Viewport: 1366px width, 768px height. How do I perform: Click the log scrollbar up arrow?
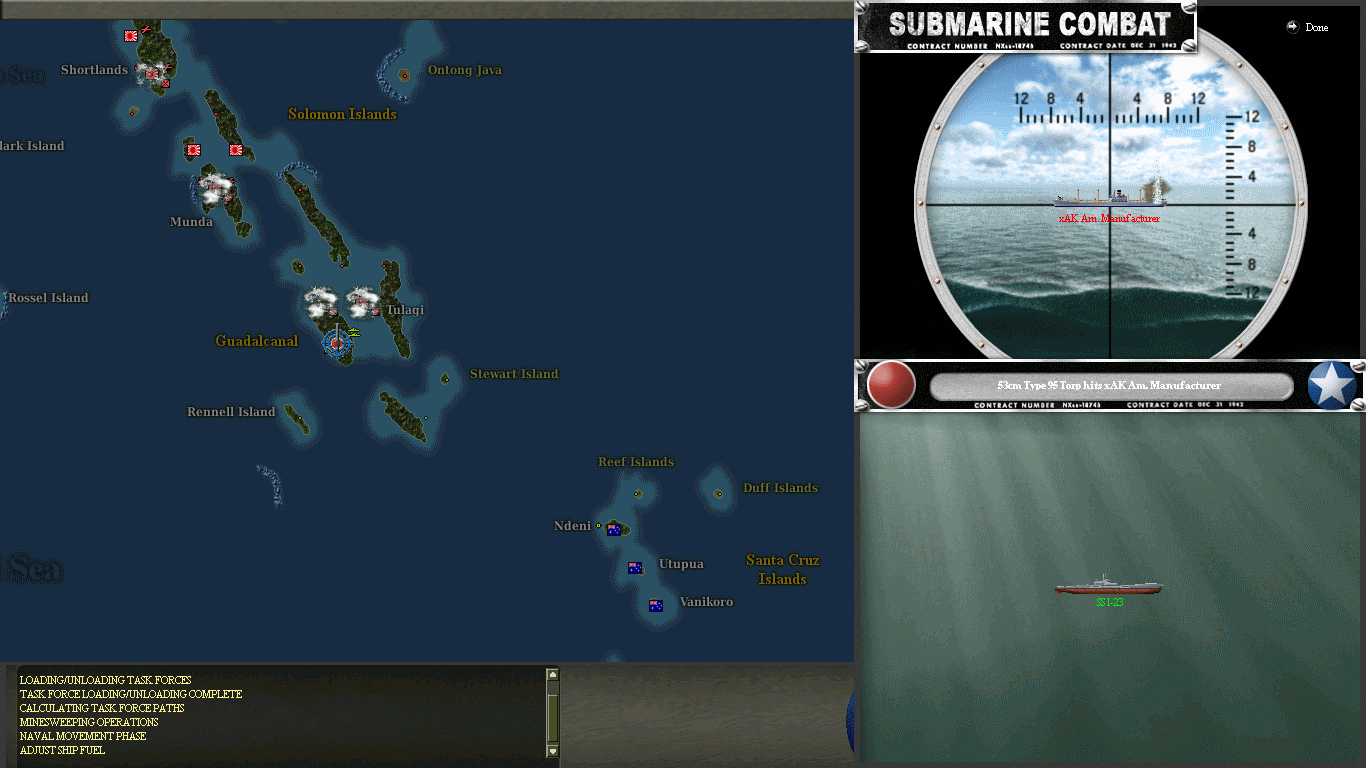pyautogui.click(x=551, y=673)
